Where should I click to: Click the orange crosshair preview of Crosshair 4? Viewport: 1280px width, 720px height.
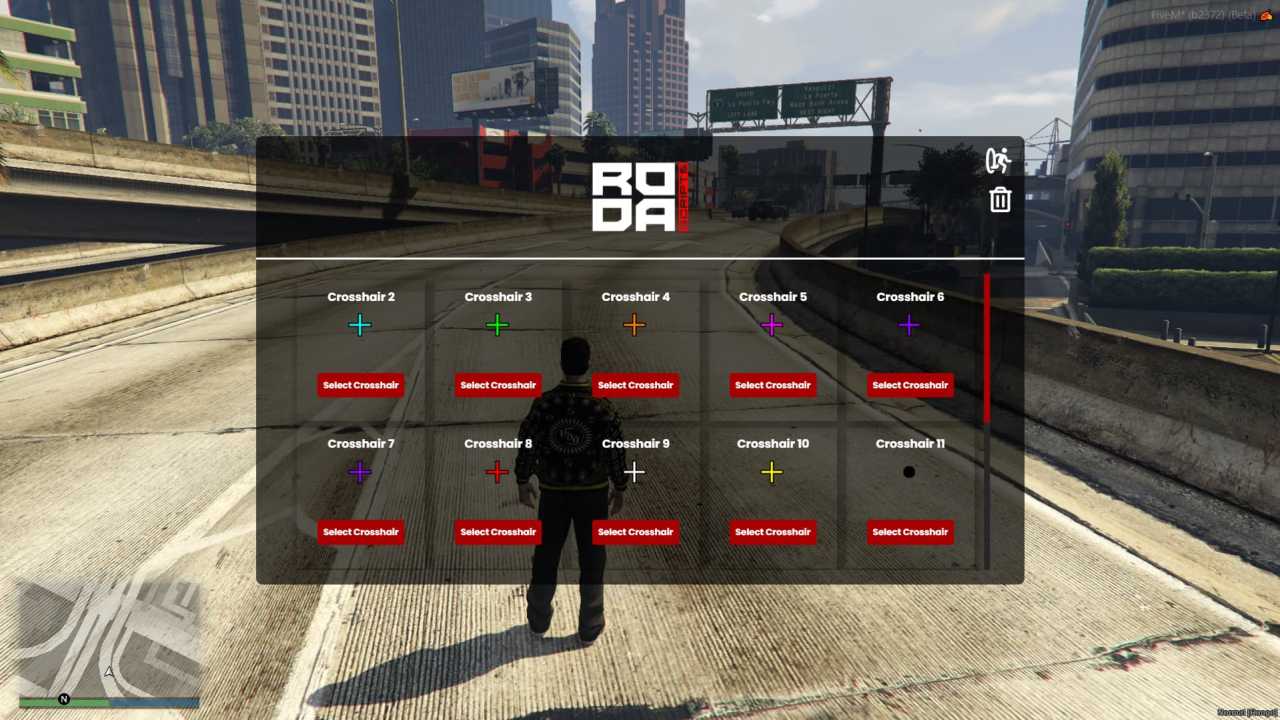point(635,324)
